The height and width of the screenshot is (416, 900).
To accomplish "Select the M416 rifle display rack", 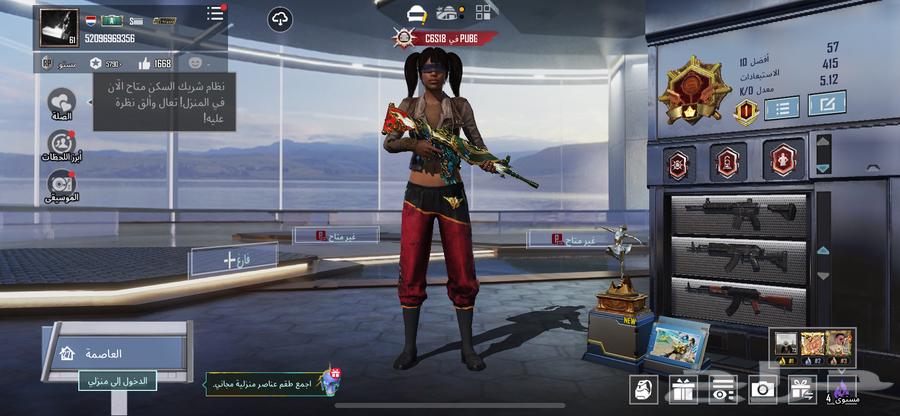I will tap(740, 213).
